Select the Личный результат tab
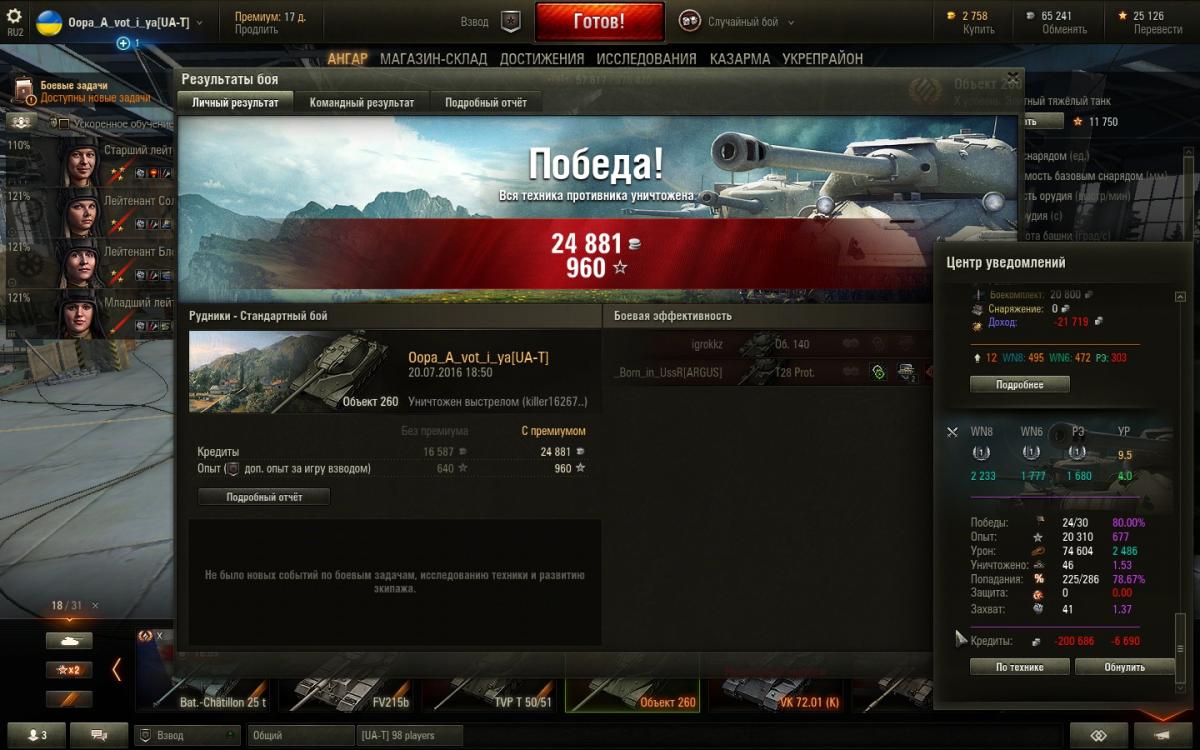The height and width of the screenshot is (750, 1200). point(235,102)
